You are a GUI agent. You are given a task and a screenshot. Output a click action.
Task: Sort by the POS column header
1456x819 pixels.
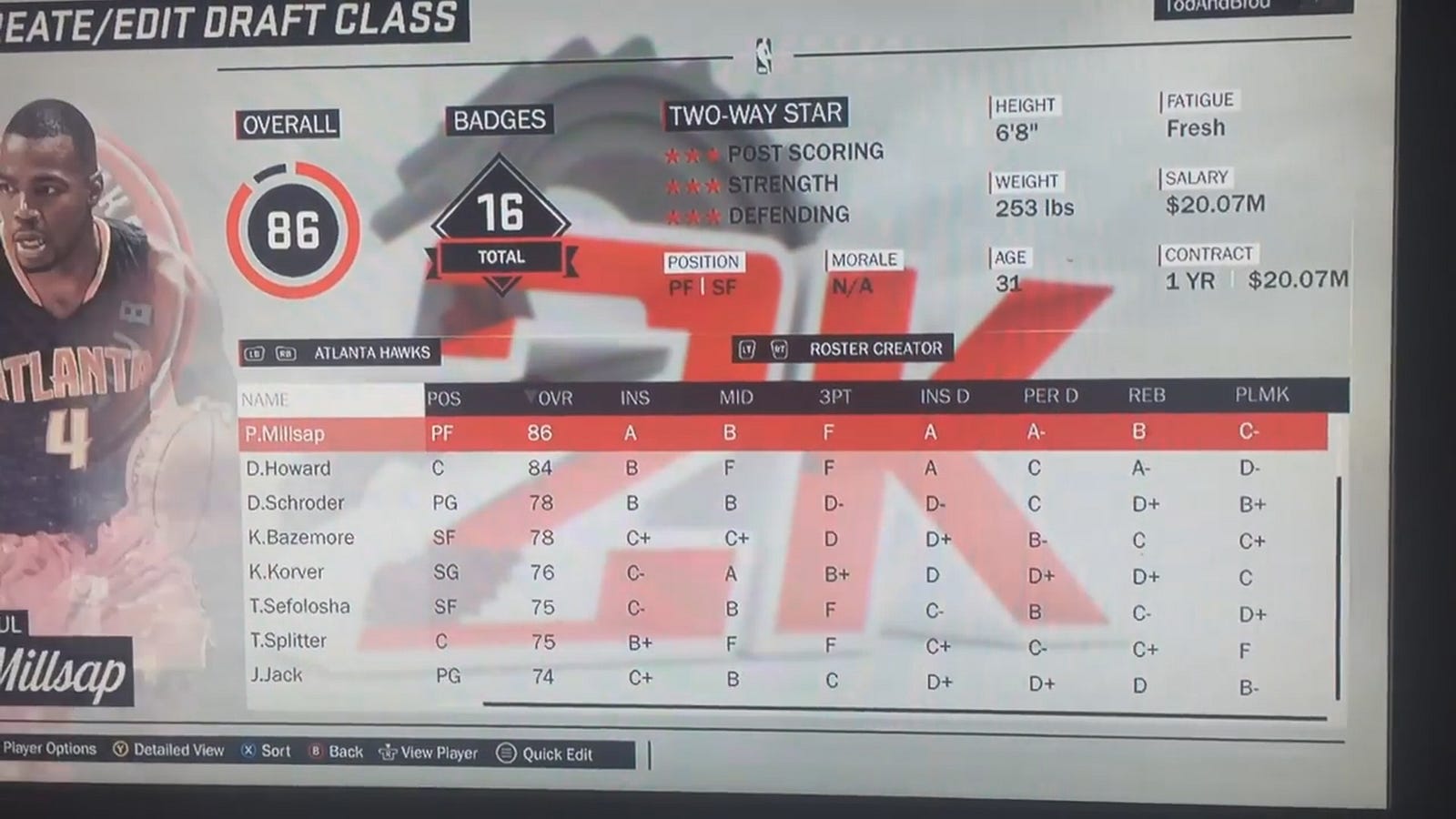tap(443, 399)
